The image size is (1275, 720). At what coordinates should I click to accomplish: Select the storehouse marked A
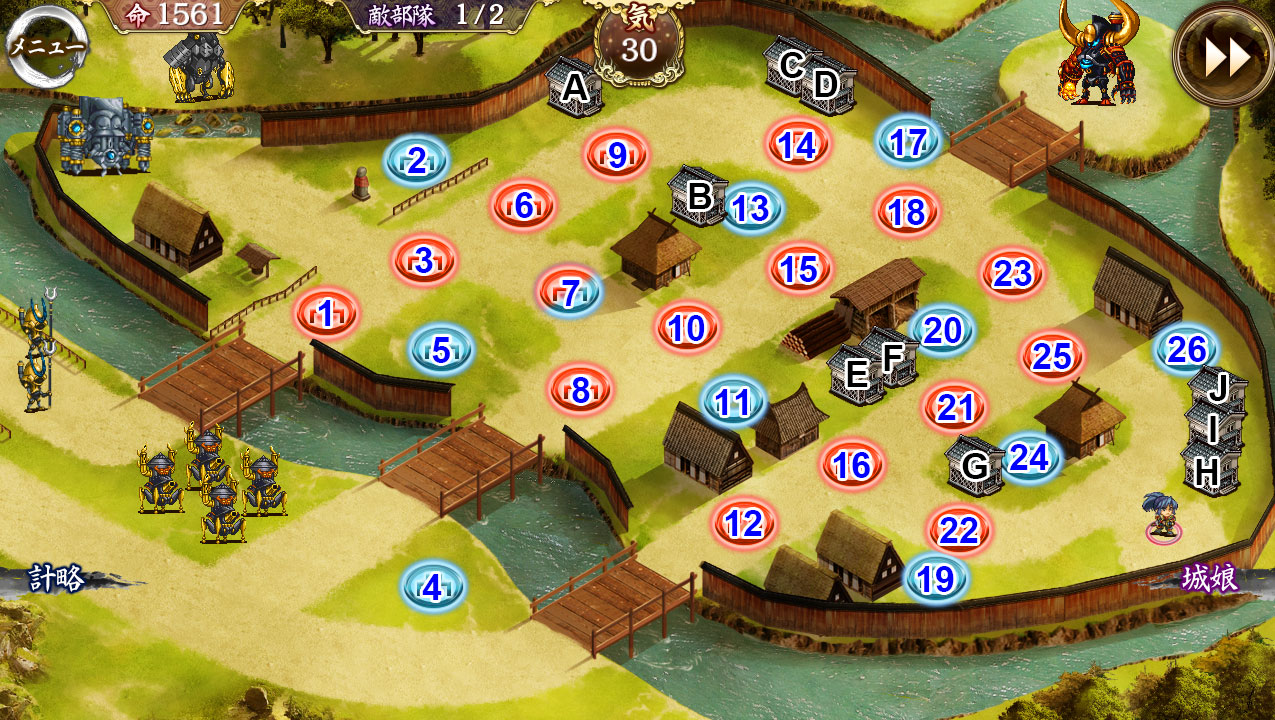point(574,88)
